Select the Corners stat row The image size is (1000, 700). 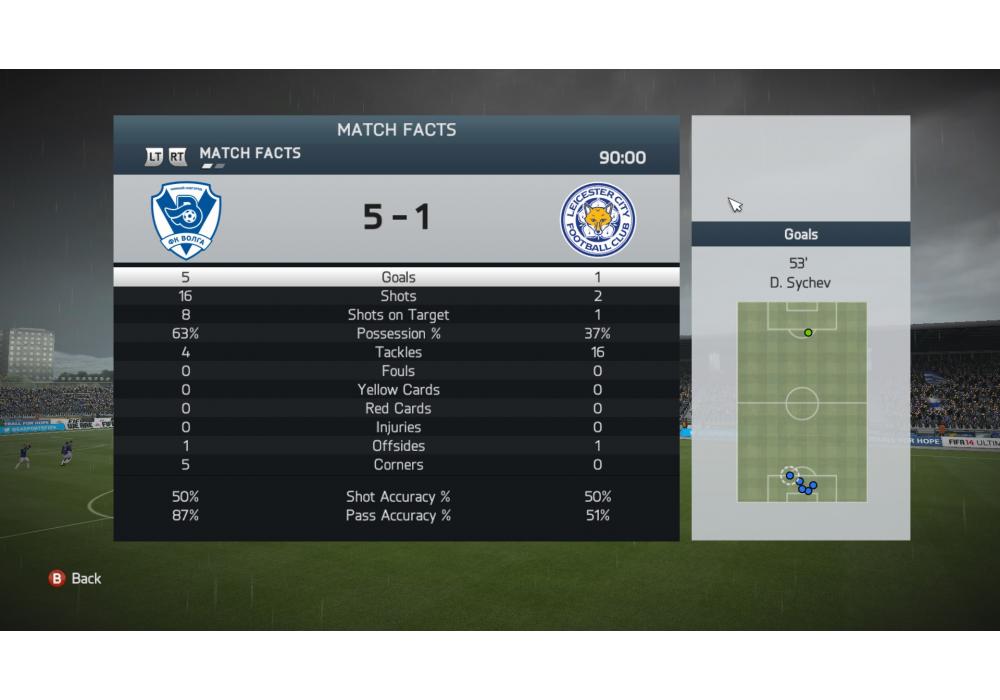[398, 465]
